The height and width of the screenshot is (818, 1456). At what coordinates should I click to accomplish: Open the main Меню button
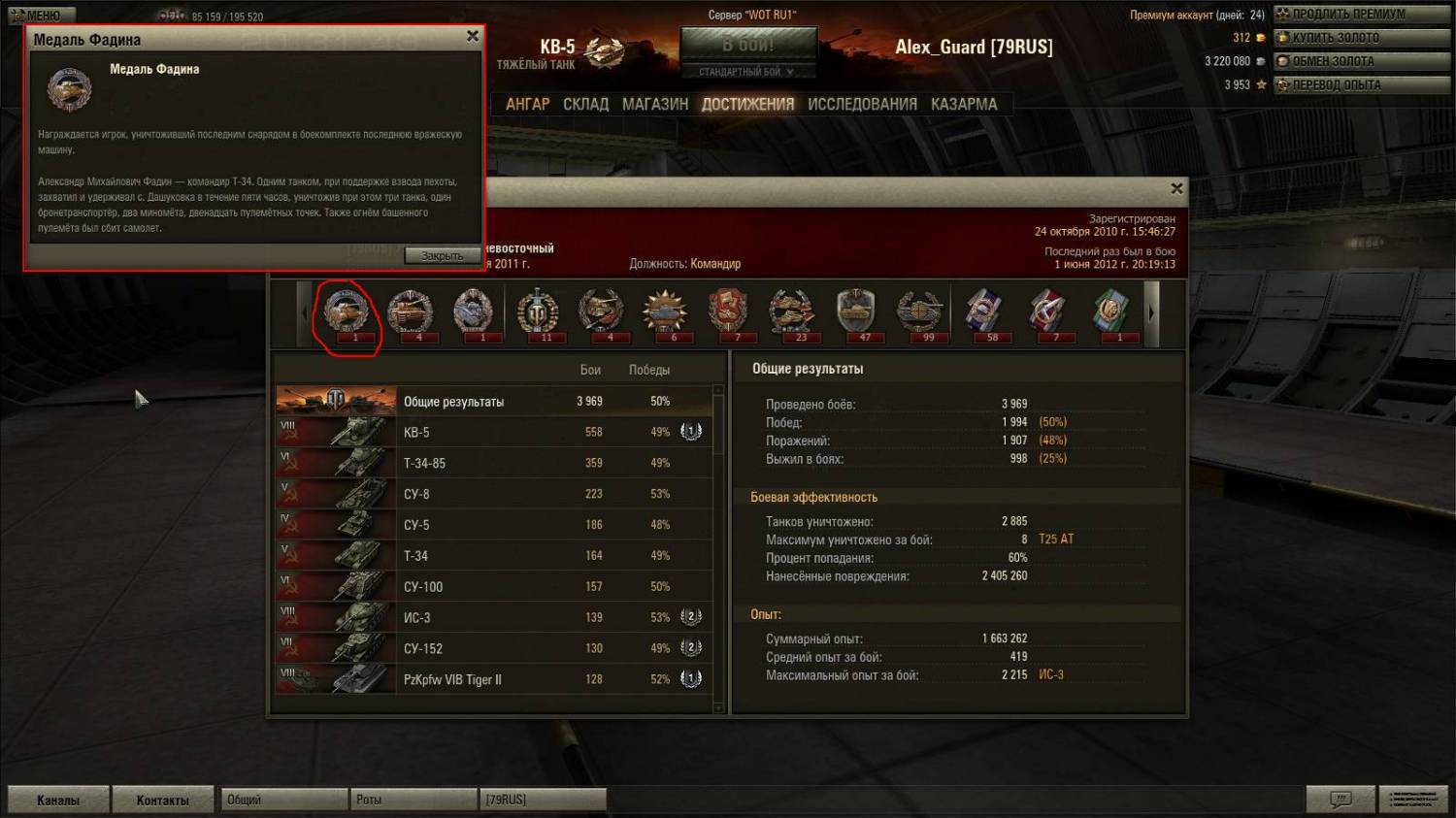(x=39, y=15)
